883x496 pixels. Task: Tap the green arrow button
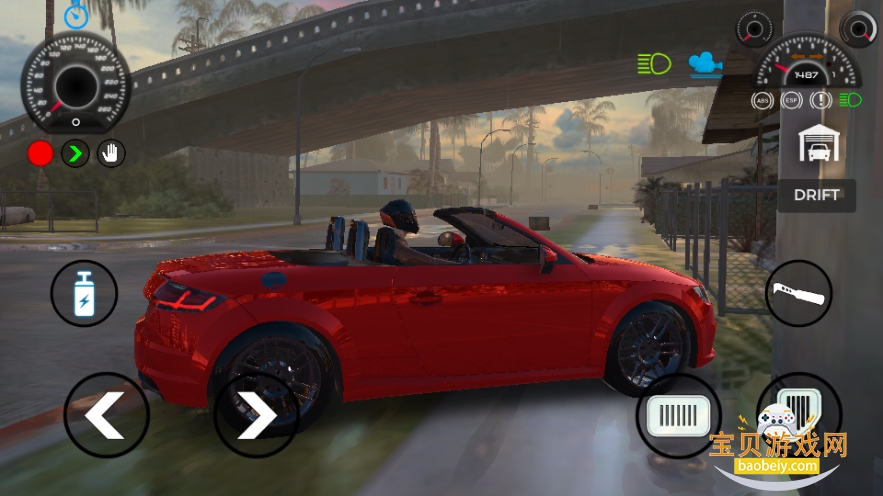[x=75, y=153]
